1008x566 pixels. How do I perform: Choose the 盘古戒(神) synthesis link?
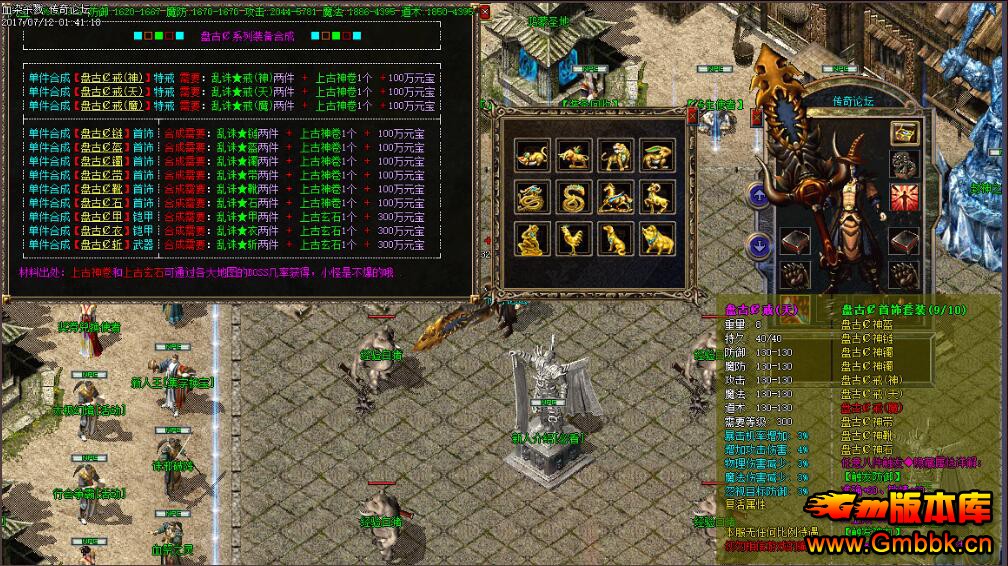113,77
